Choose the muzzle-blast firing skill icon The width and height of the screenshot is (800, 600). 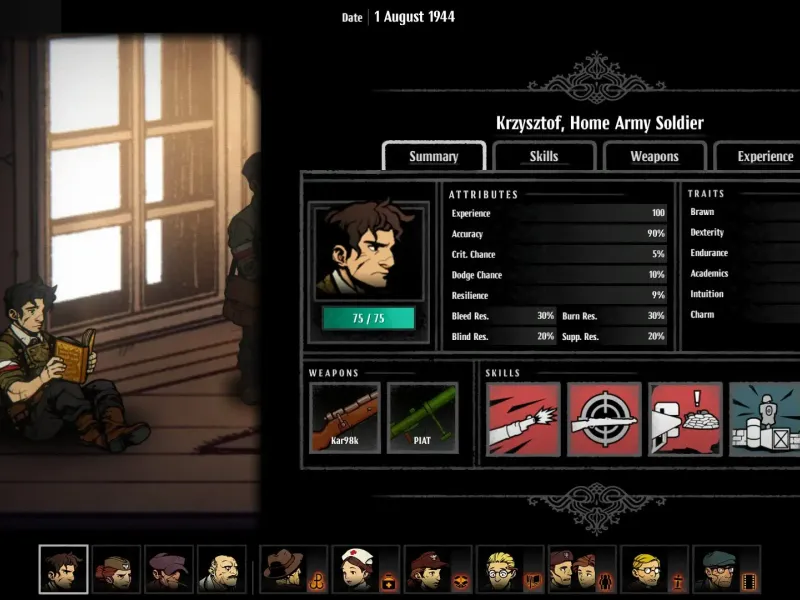click(x=524, y=419)
